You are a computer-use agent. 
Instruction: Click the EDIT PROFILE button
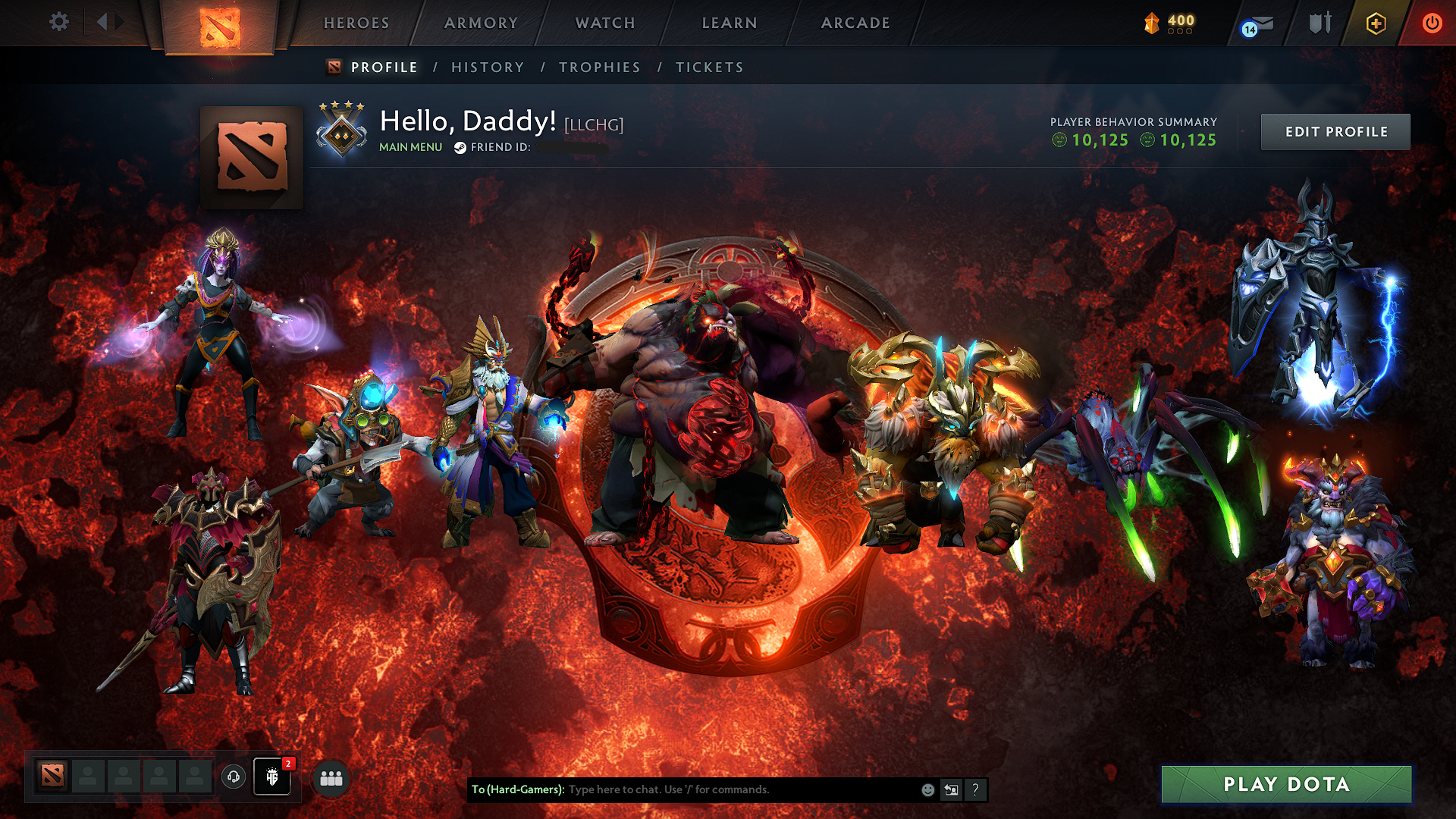pos(1335,131)
